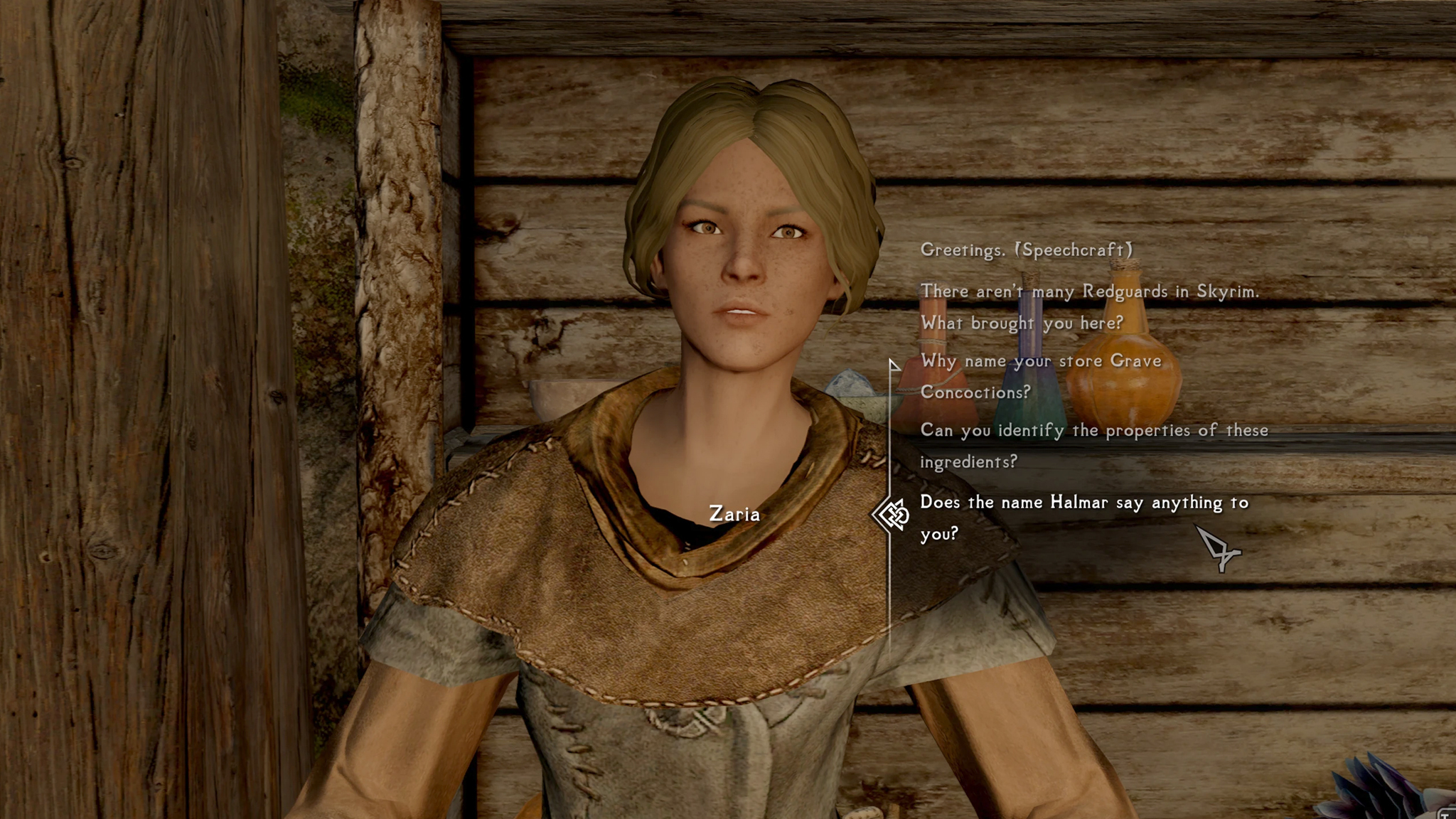Ask why the store is named Grave Concoctions
The width and height of the screenshot is (1456, 819).
point(1040,376)
